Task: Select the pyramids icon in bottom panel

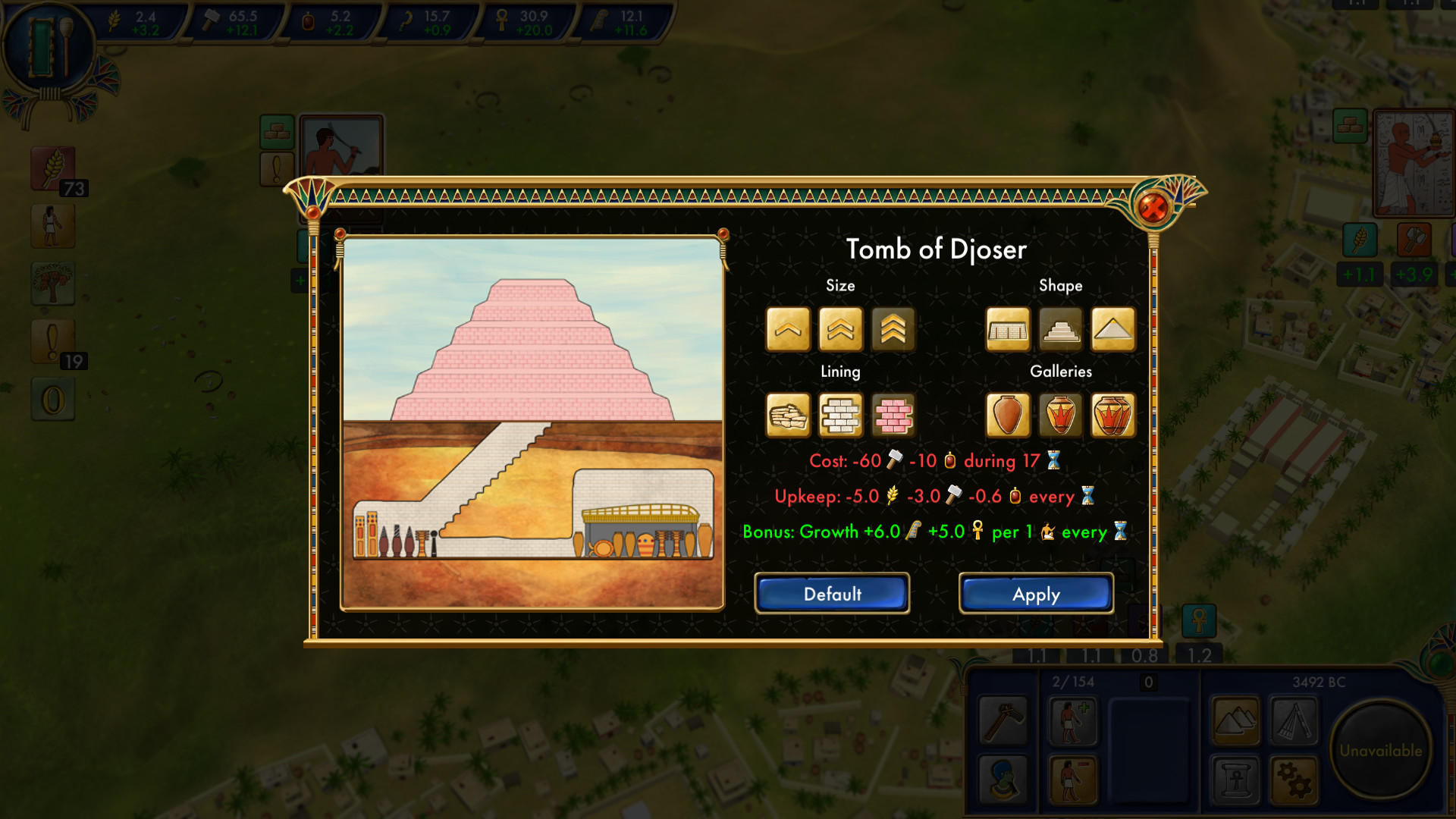Action: [1235, 719]
